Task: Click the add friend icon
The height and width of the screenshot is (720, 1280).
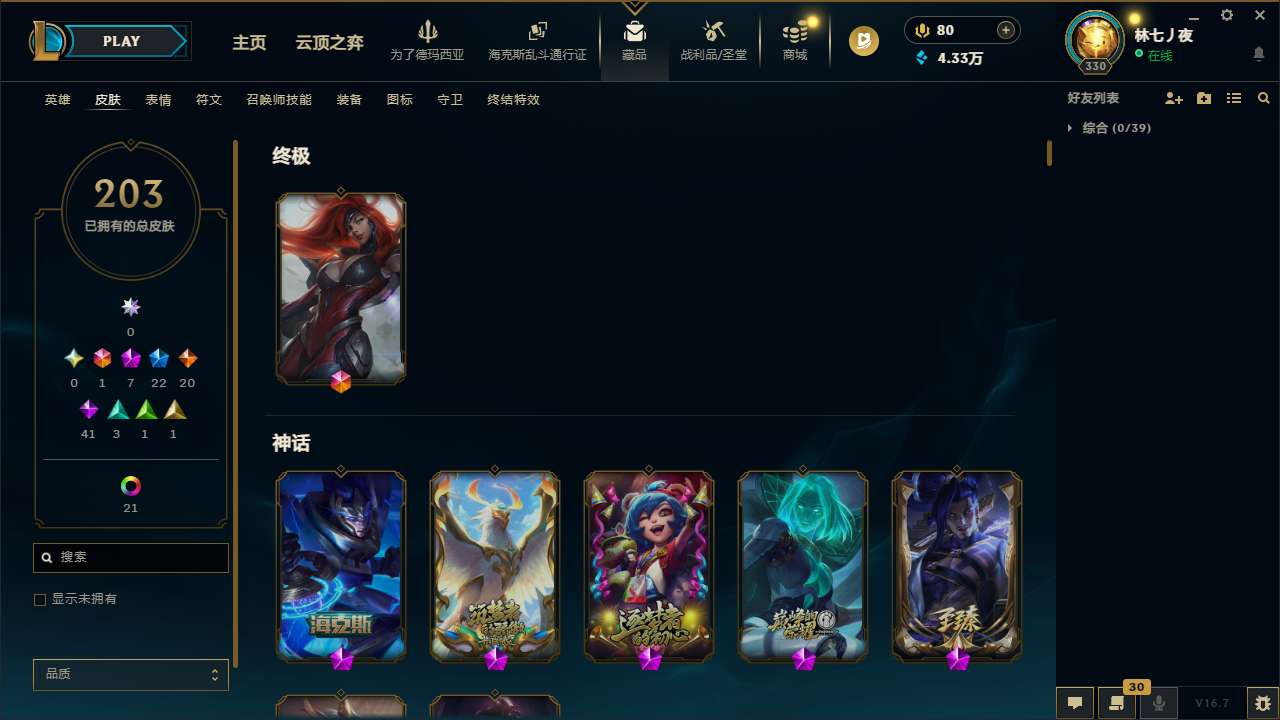Action: tap(1174, 98)
